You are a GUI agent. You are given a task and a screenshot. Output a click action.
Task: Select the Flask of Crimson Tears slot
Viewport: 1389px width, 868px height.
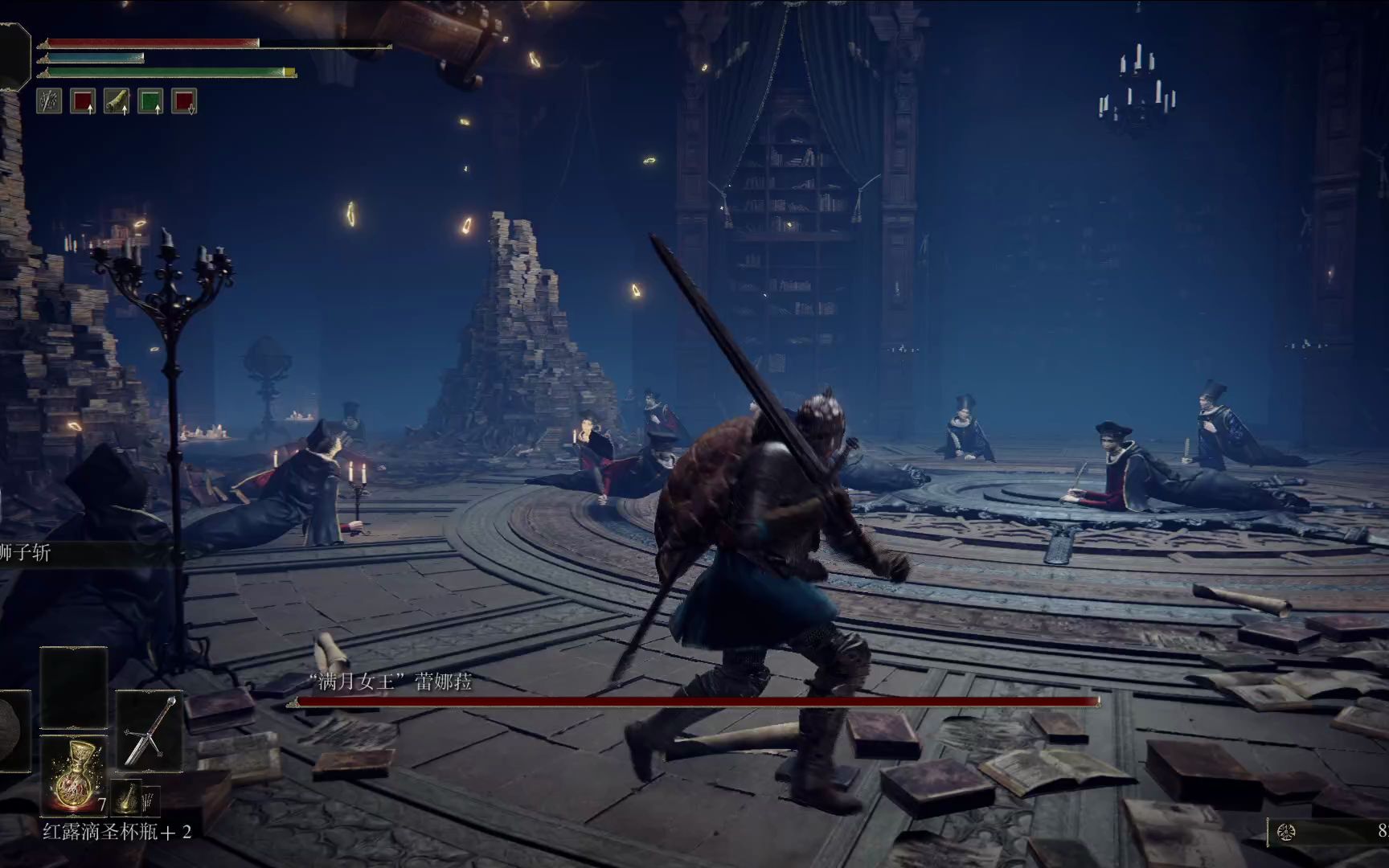tap(73, 775)
